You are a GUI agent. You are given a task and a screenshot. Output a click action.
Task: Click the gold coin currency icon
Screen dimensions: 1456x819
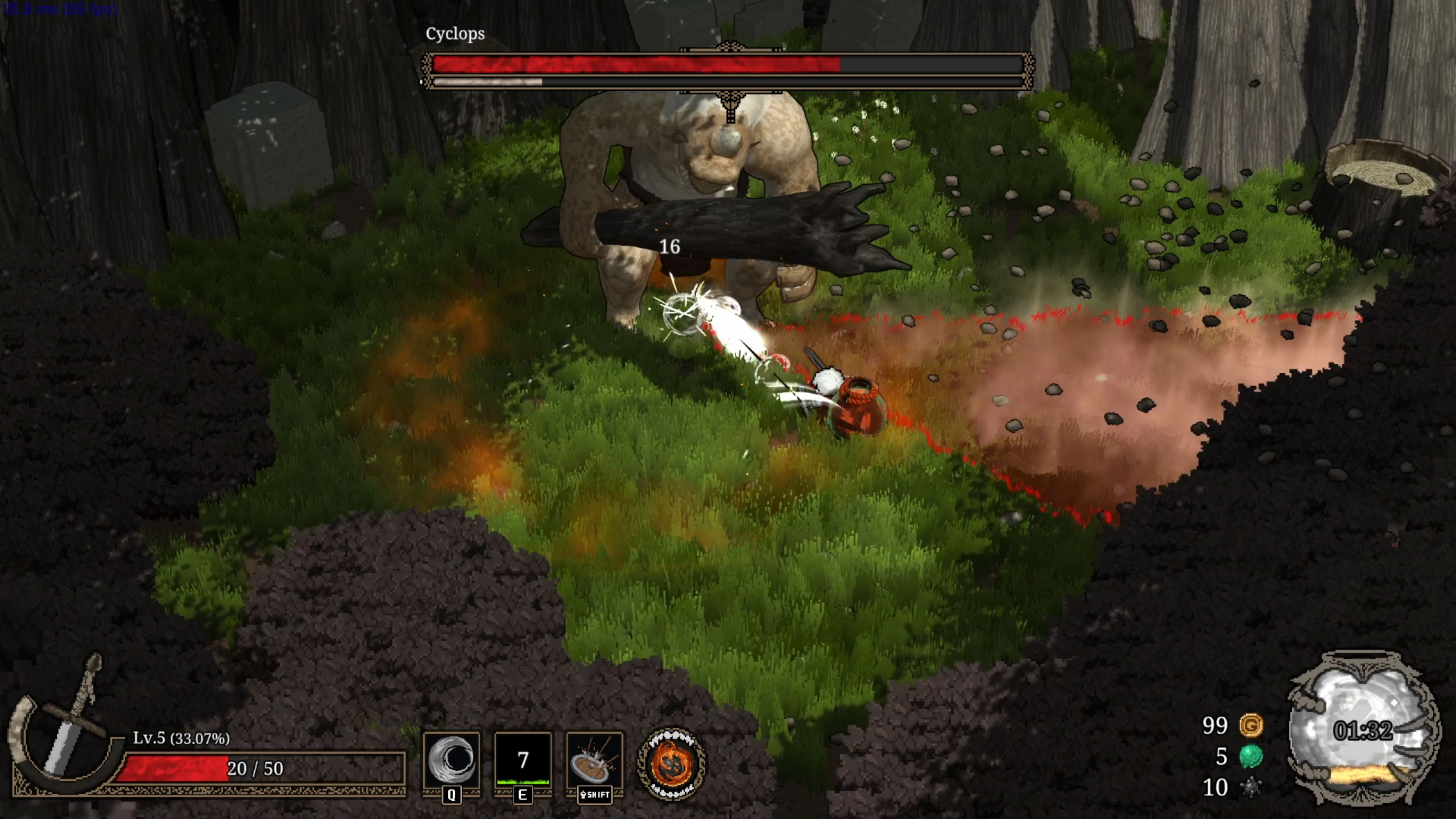tap(1251, 726)
